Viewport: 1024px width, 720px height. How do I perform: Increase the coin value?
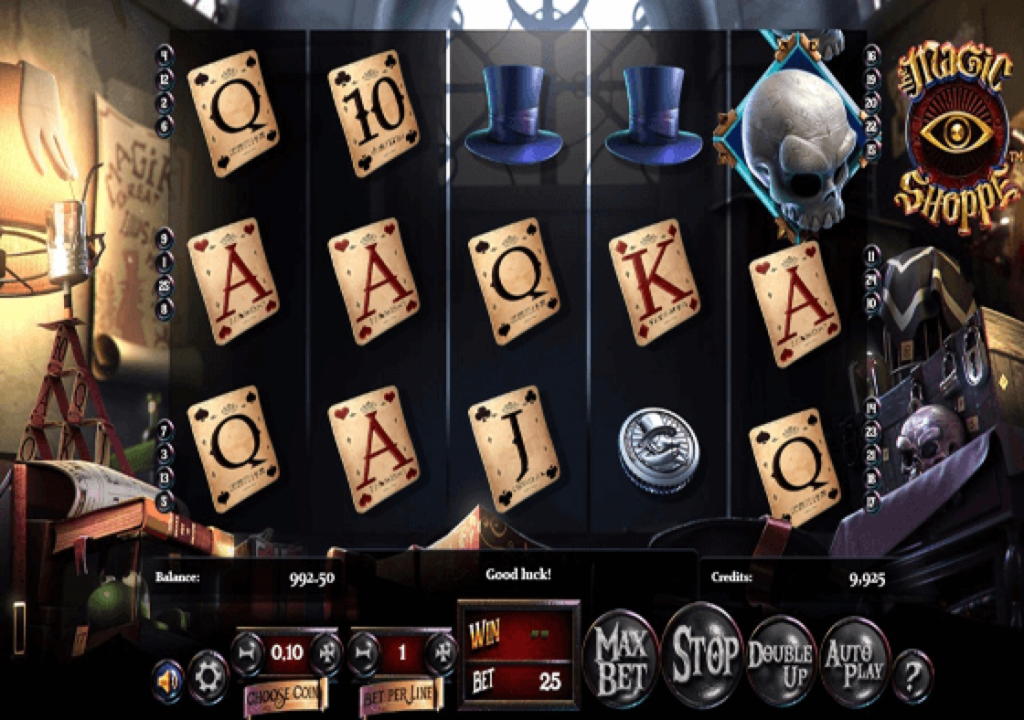[325, 653]
